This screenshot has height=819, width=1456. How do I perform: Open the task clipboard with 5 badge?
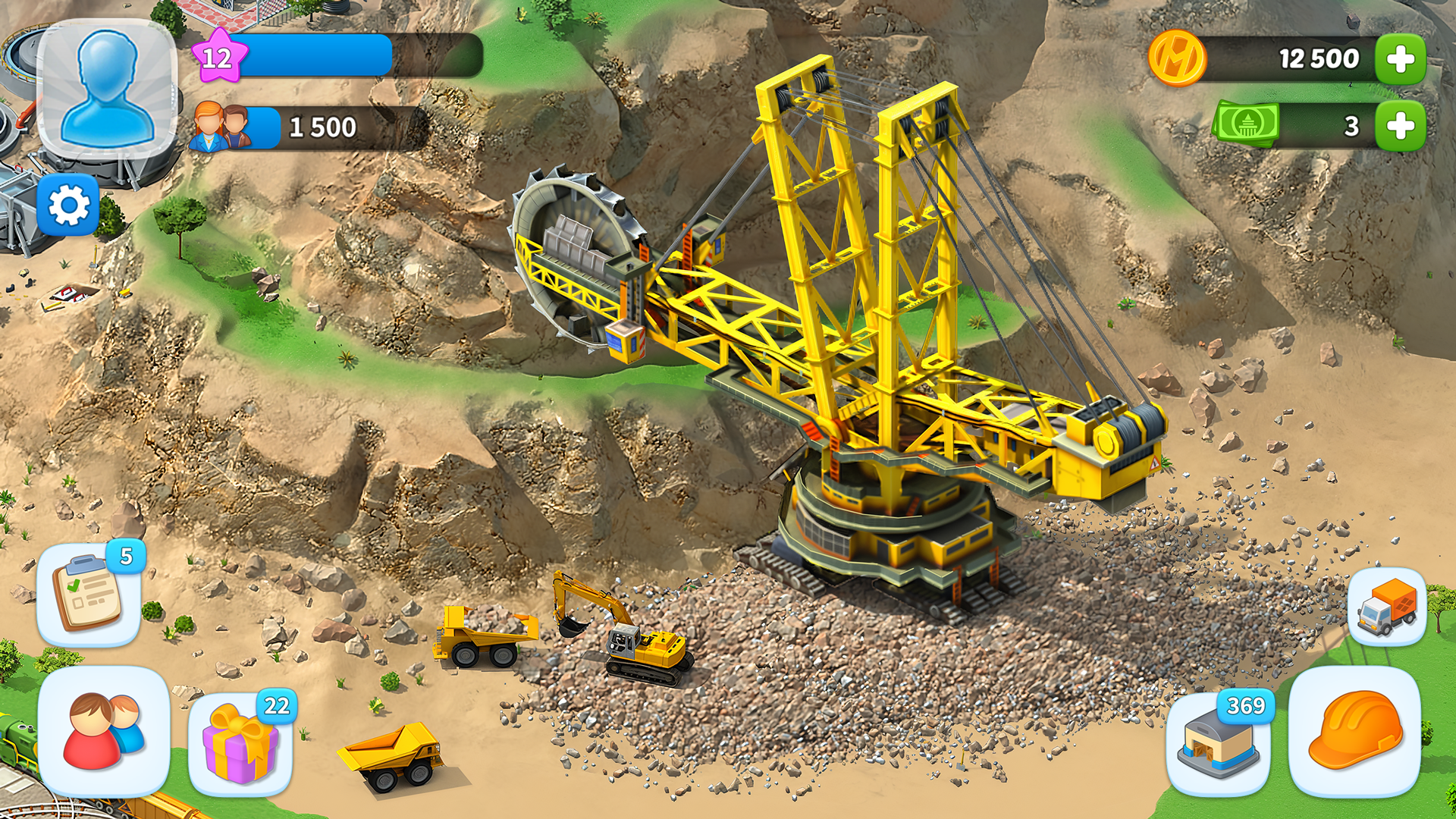[x=89, y=595]
